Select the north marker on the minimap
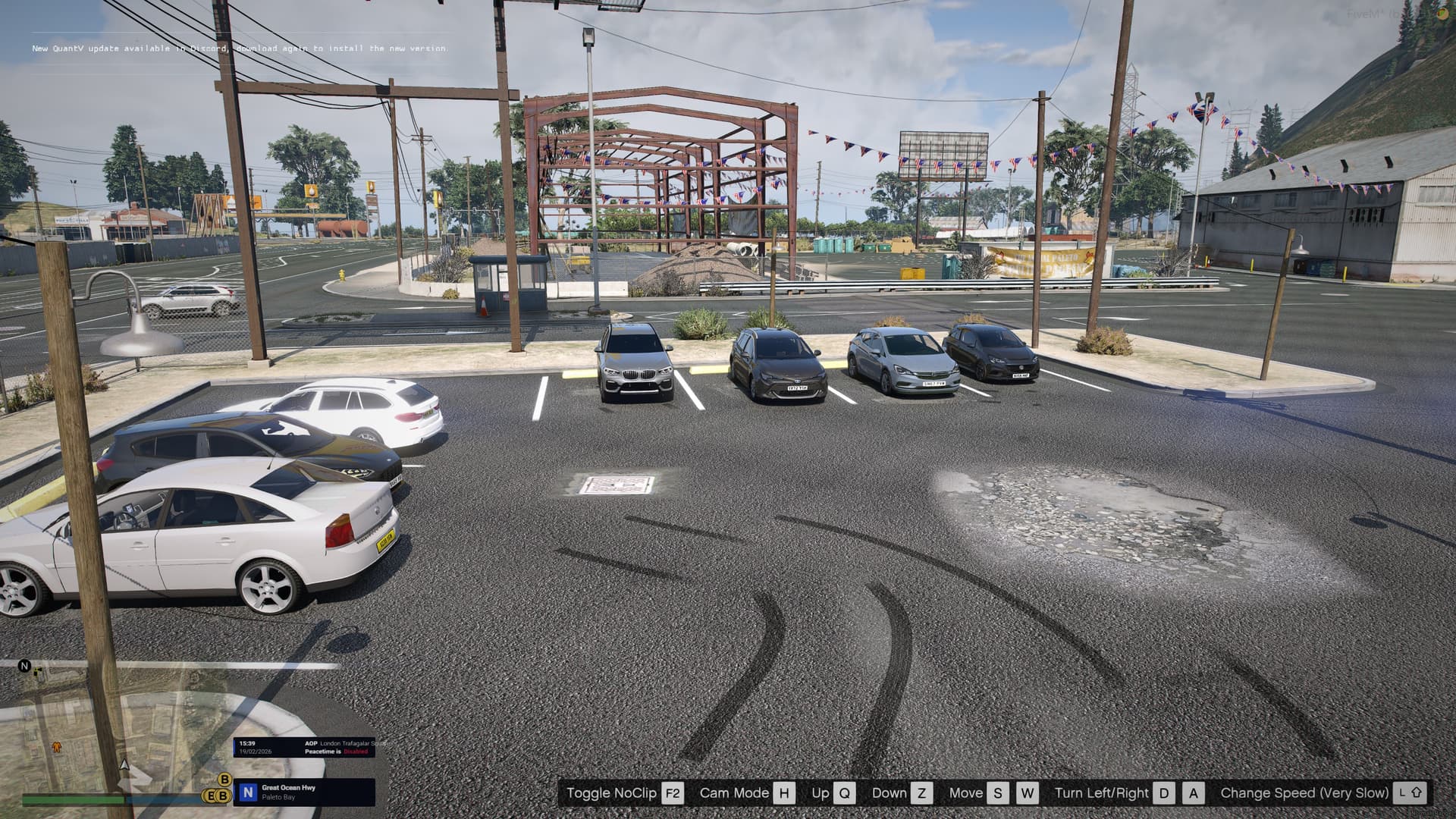The width and height of the screenshot is (1456, 819). tap(24, 666)
